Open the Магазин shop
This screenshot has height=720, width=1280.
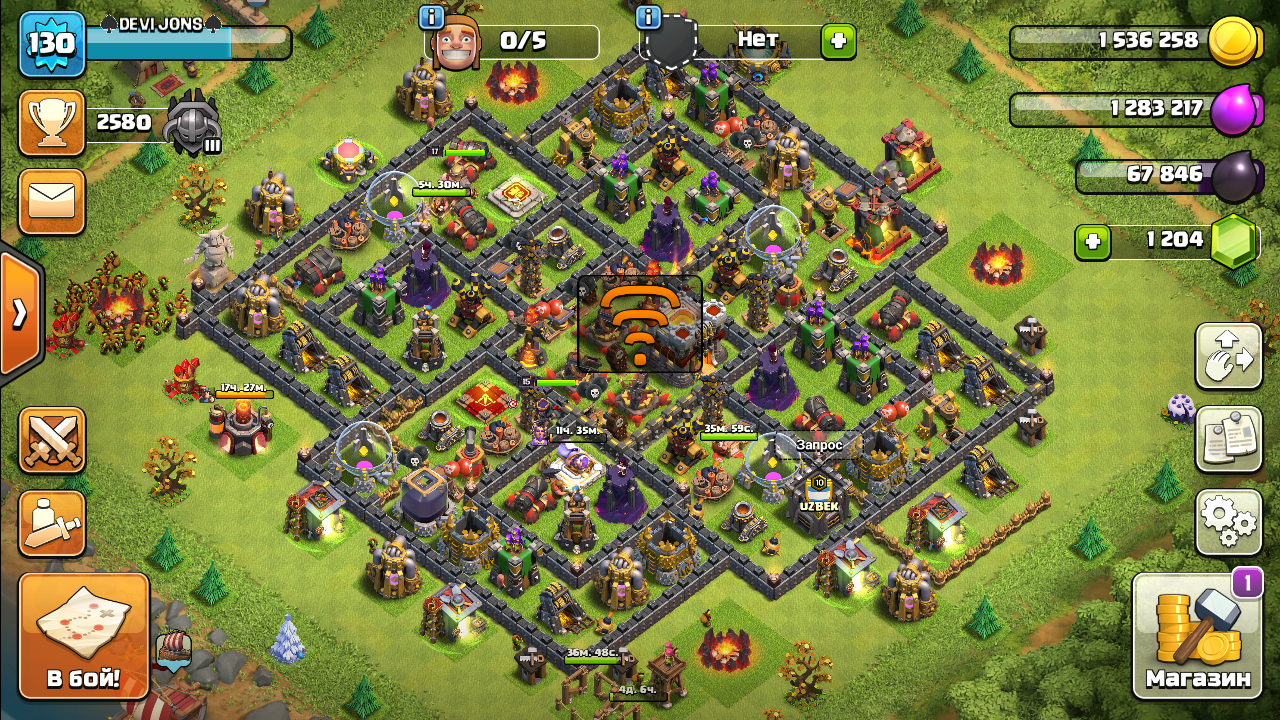pos(1198,636)
